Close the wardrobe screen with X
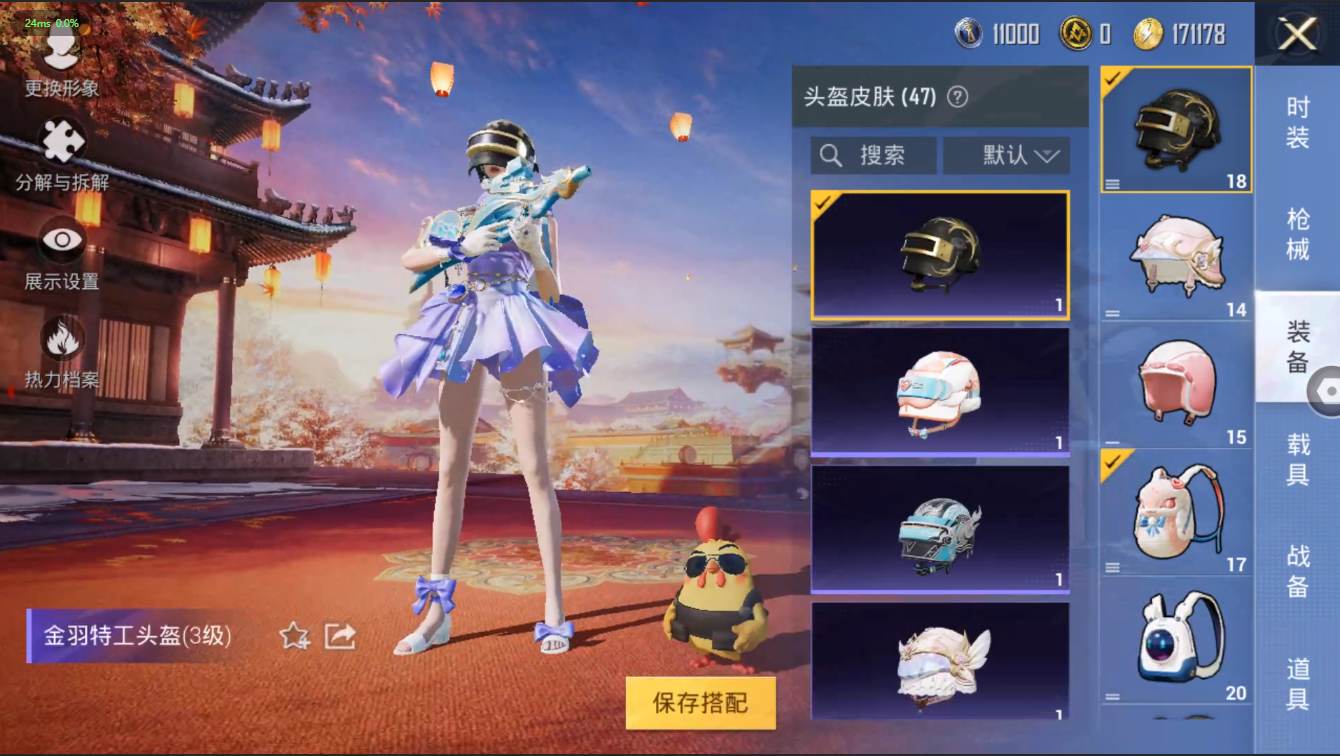 (1297, 35)
